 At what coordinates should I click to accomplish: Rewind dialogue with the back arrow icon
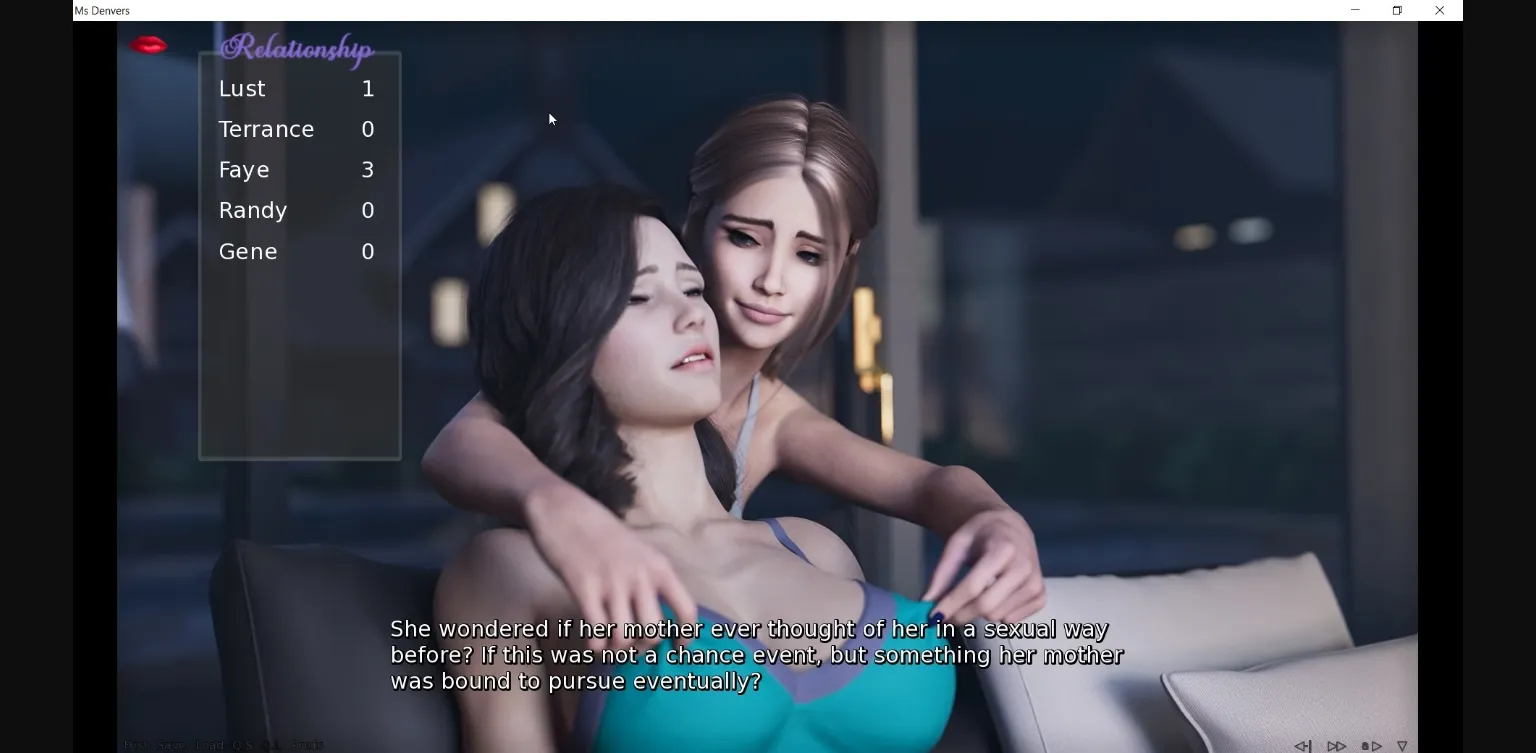point(1303,745)
